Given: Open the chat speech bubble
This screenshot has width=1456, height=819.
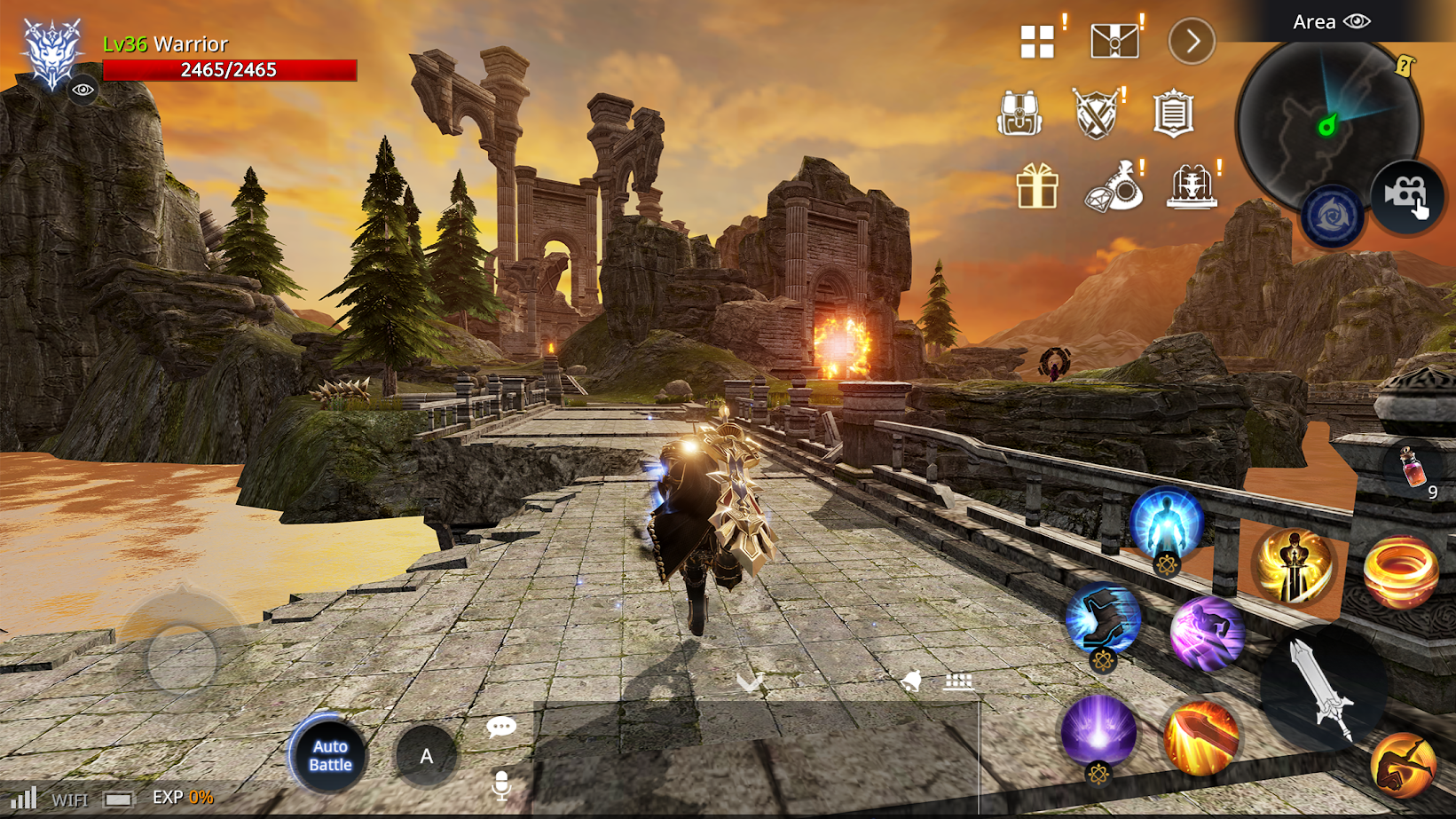Looking at the screenshot, I should pyautogui.click(x=501, y=728).
